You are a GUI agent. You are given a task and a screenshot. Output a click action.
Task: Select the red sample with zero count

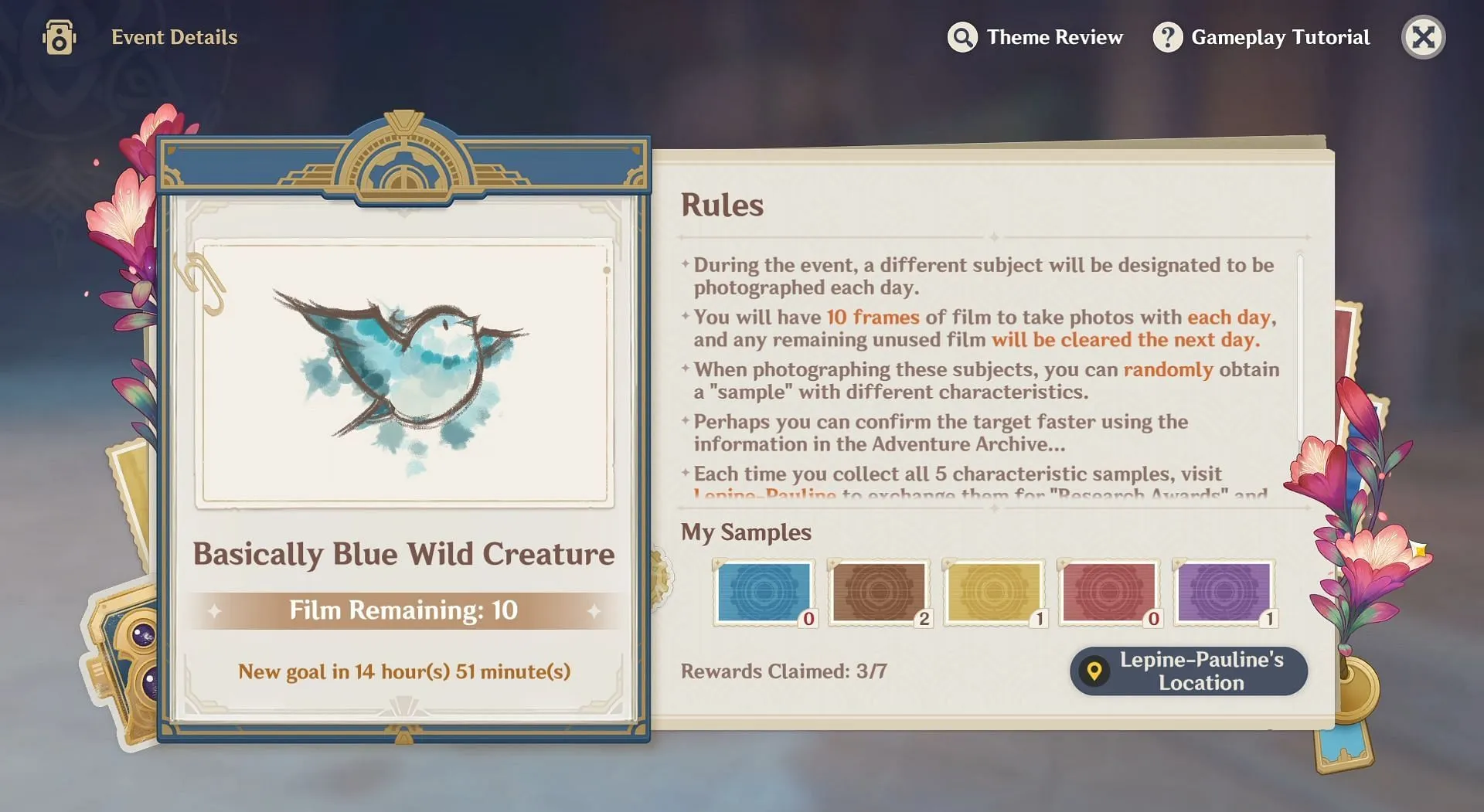tap(1109, 593)
